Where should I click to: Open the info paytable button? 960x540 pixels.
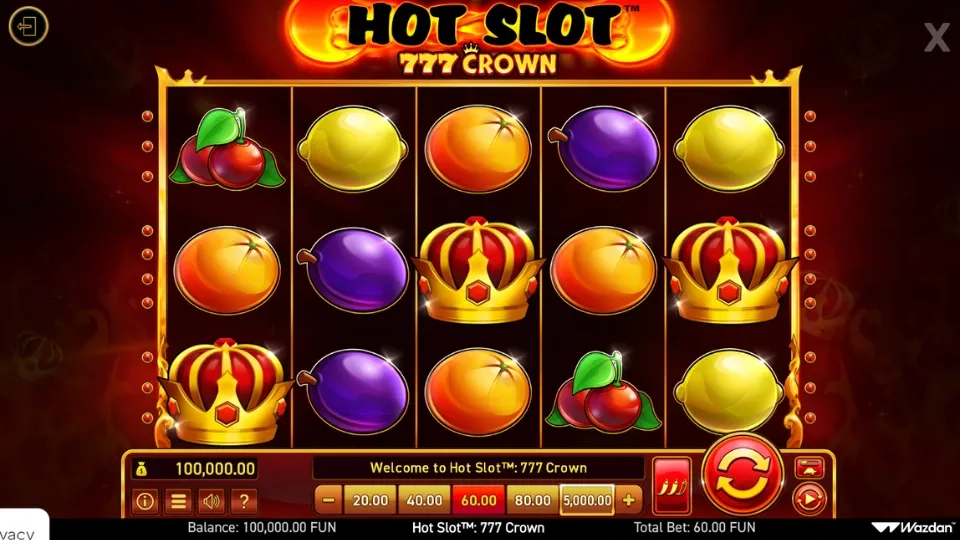tap(145, 501)
